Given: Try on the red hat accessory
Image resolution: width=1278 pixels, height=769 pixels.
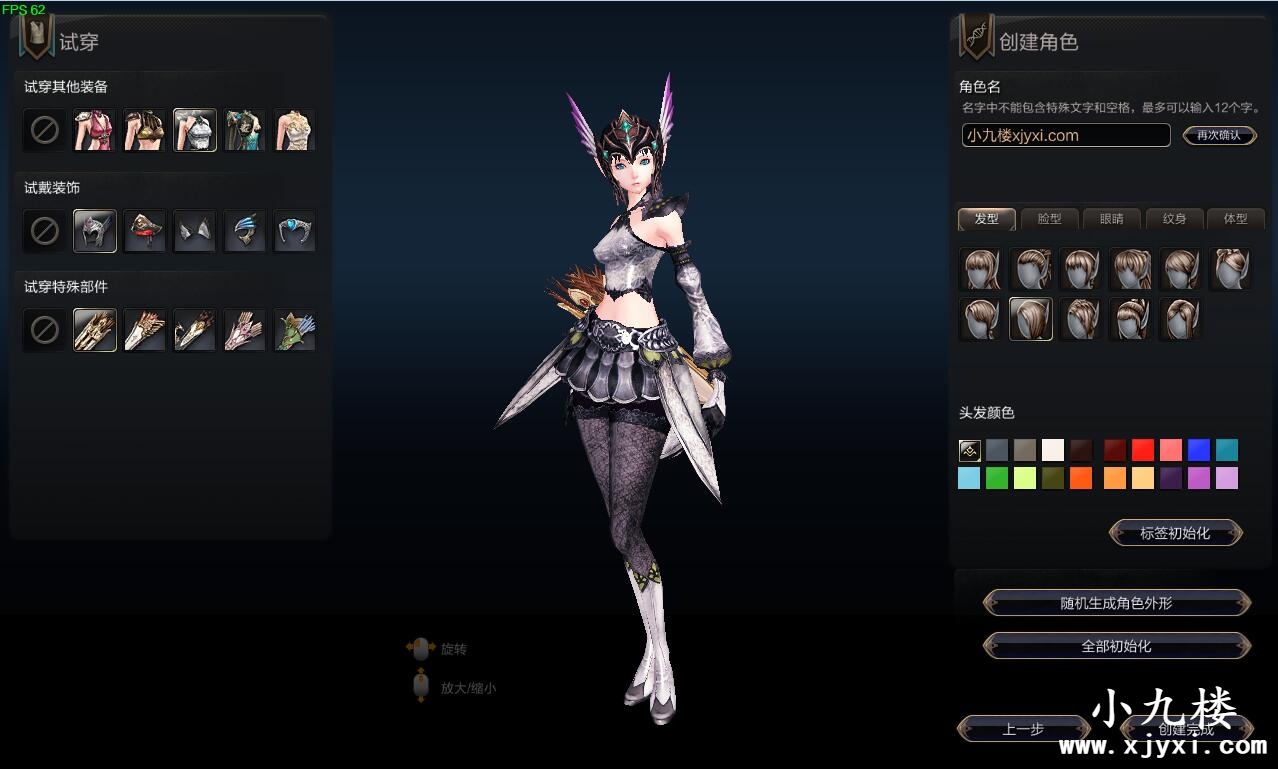Looking at the screenshot, I should [x=145, y=231].
